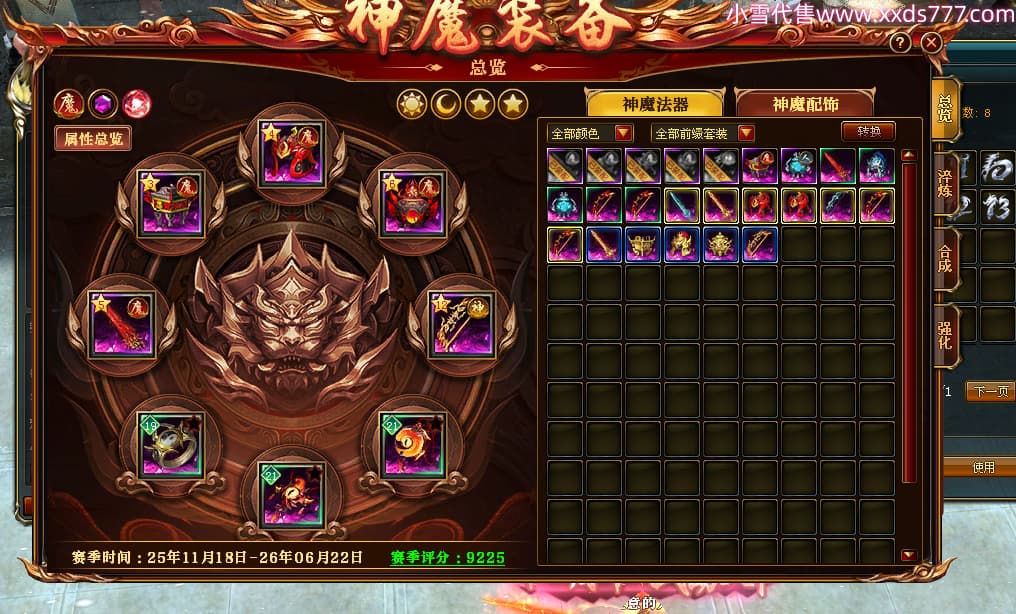The image size is (1016, 614).
Task: Select the 合成 side tab
Action: [x=945, y=259]
